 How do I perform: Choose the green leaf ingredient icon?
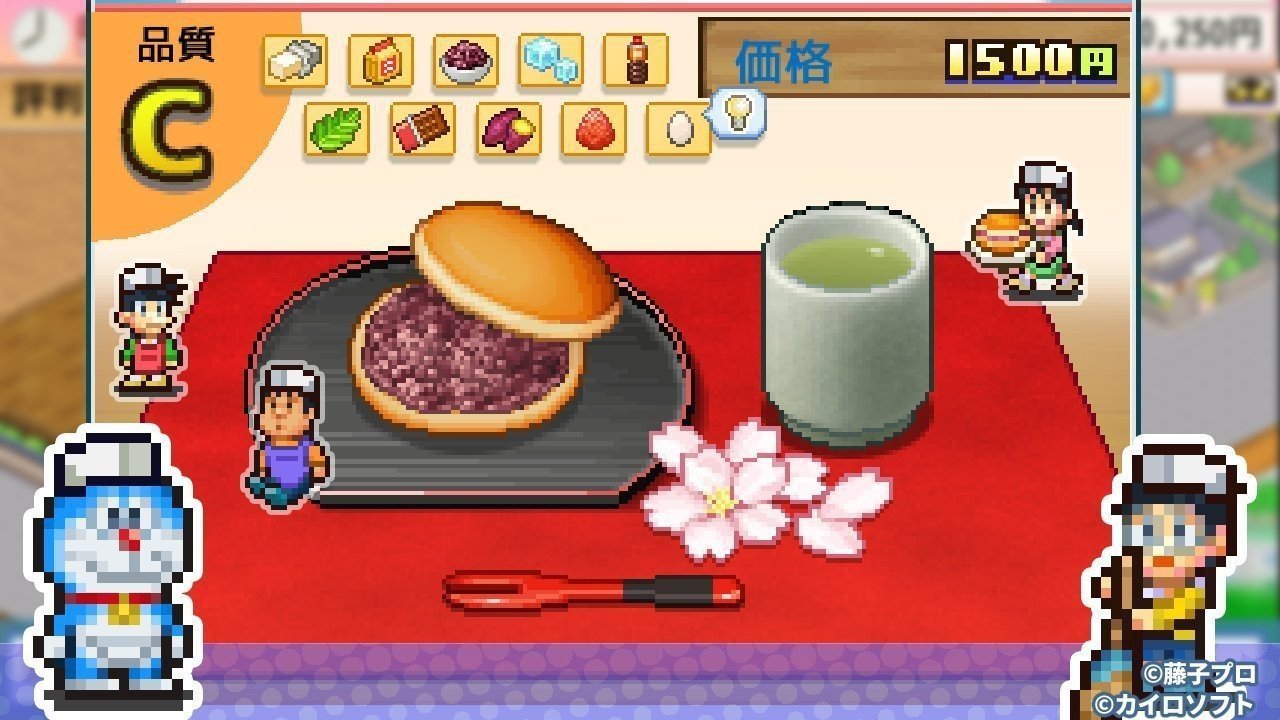tap(337, 131)
